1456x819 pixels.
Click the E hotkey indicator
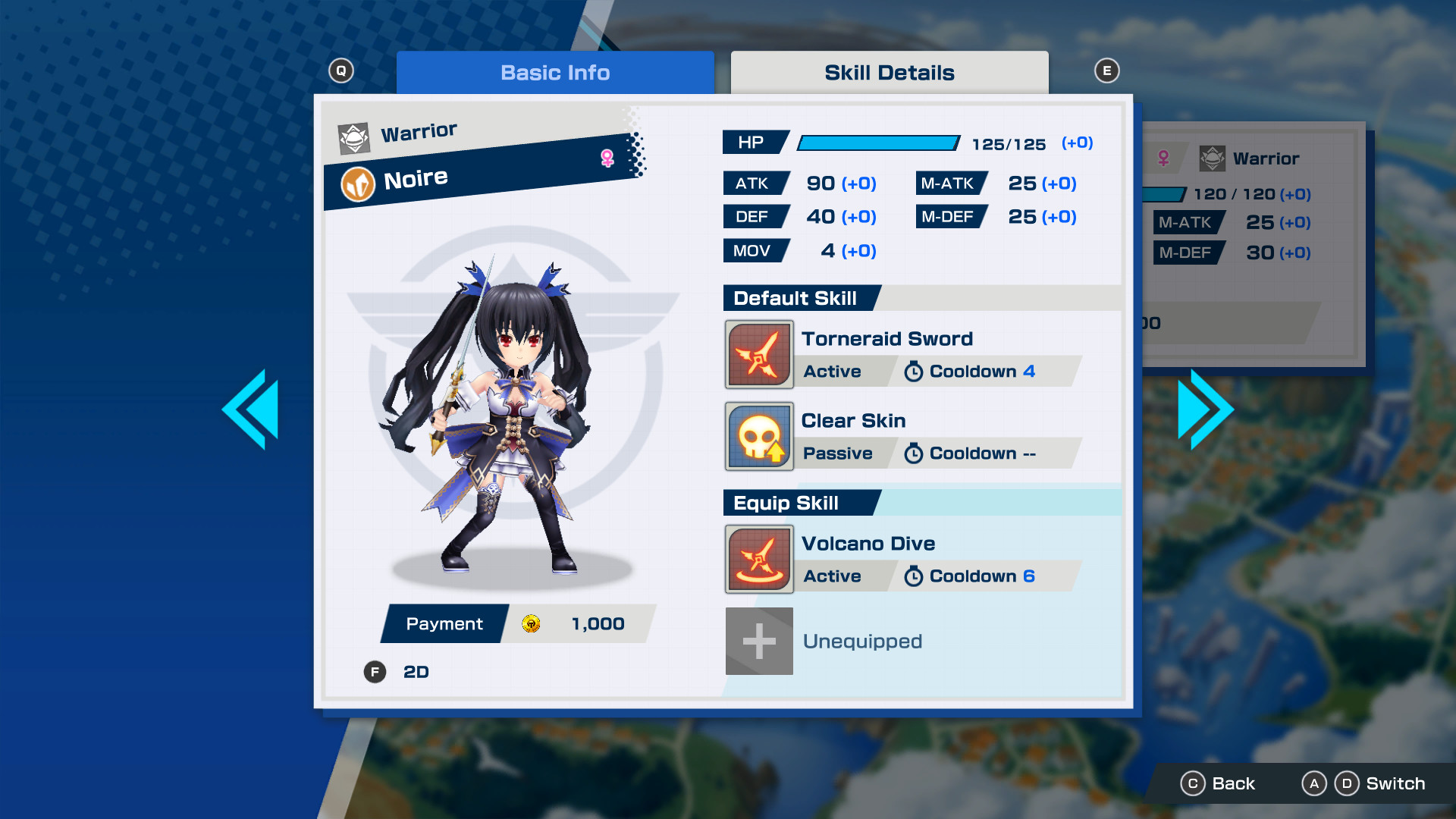(x=1107, y=69)
